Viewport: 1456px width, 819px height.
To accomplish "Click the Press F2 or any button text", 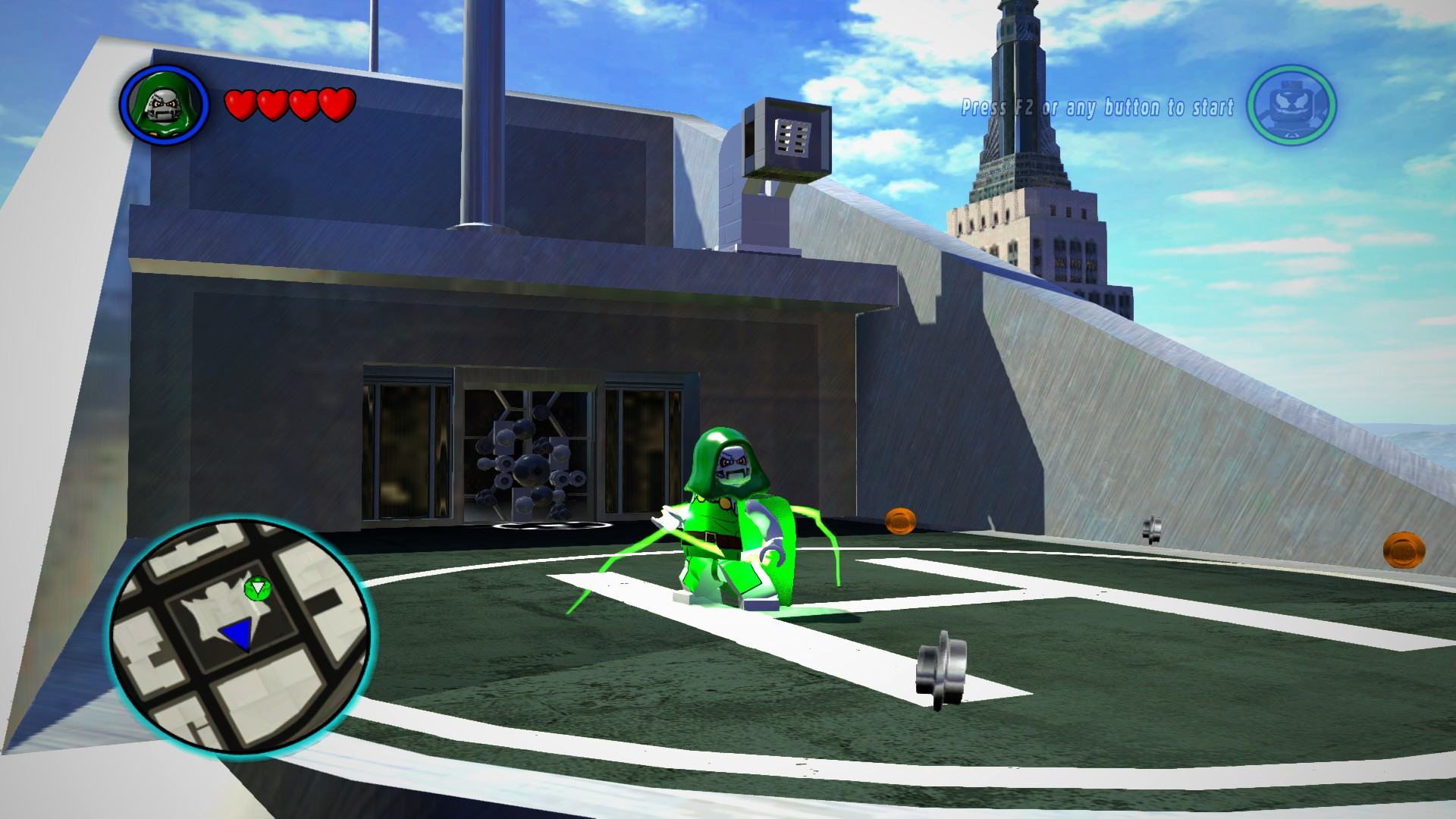I will pyautogui.click(x=1098, y=106).
